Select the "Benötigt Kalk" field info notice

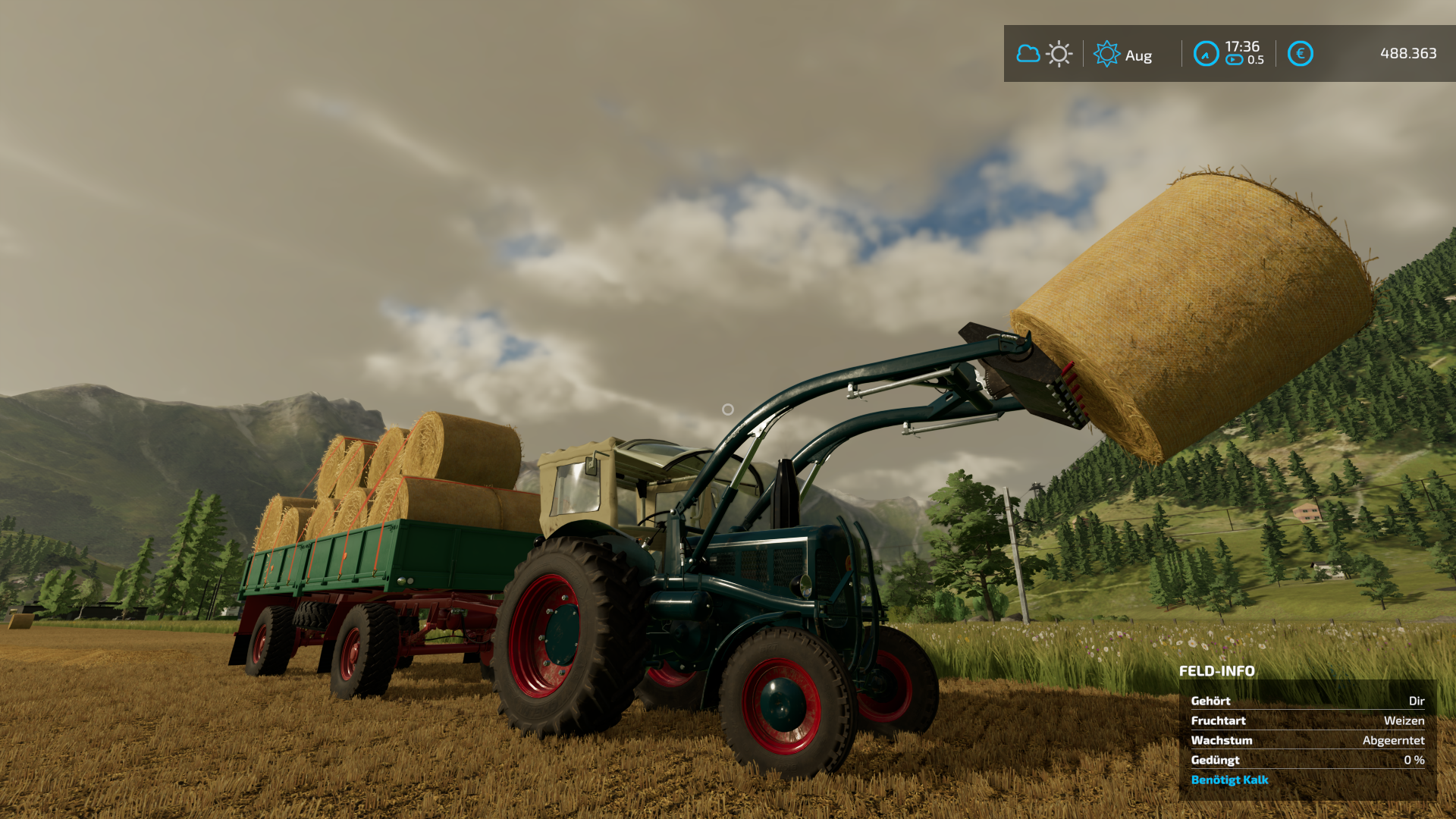point(1229,780)
